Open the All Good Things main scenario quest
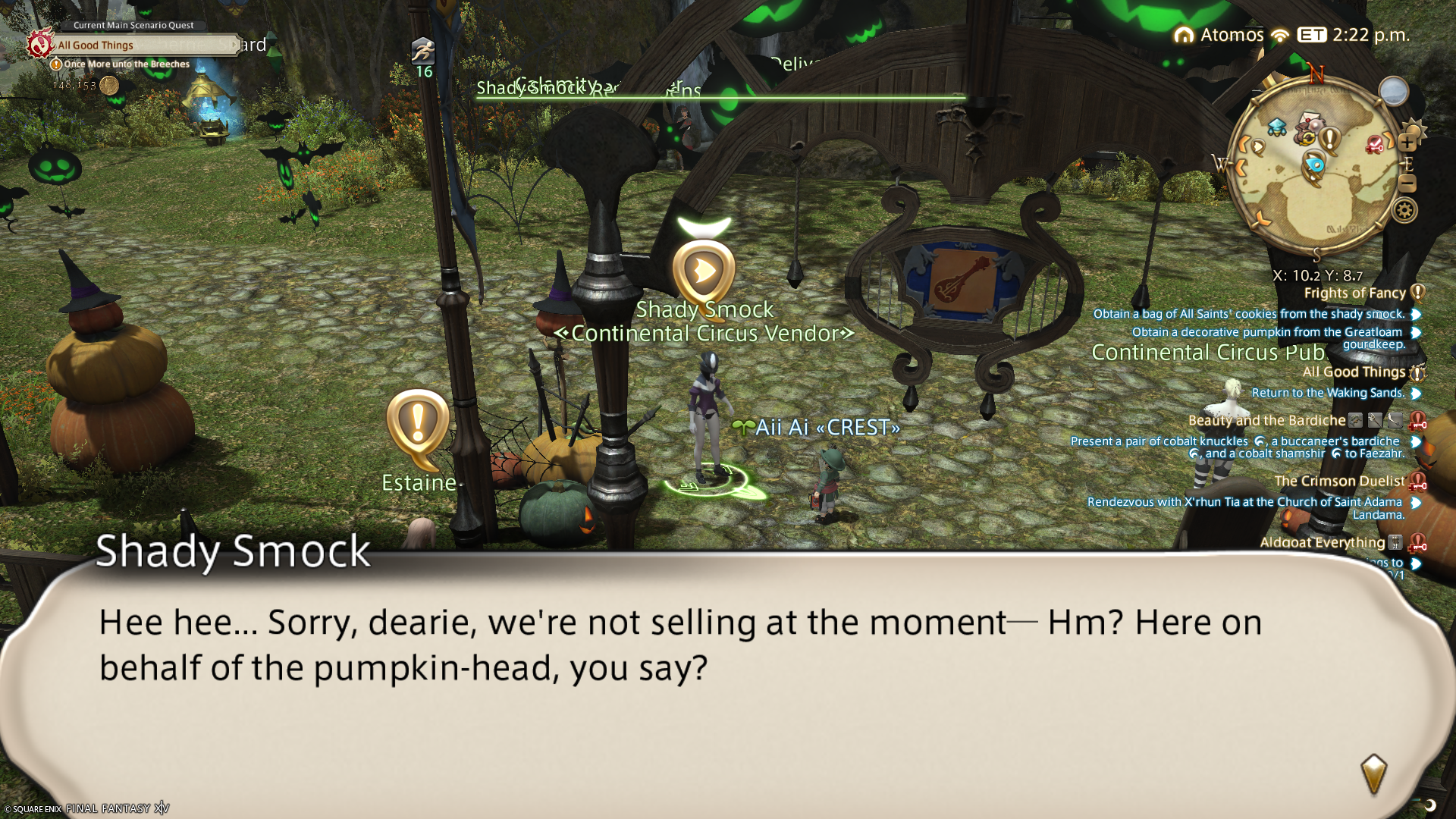This screenshot has height=819, width=1456. (x=96, y=45)
